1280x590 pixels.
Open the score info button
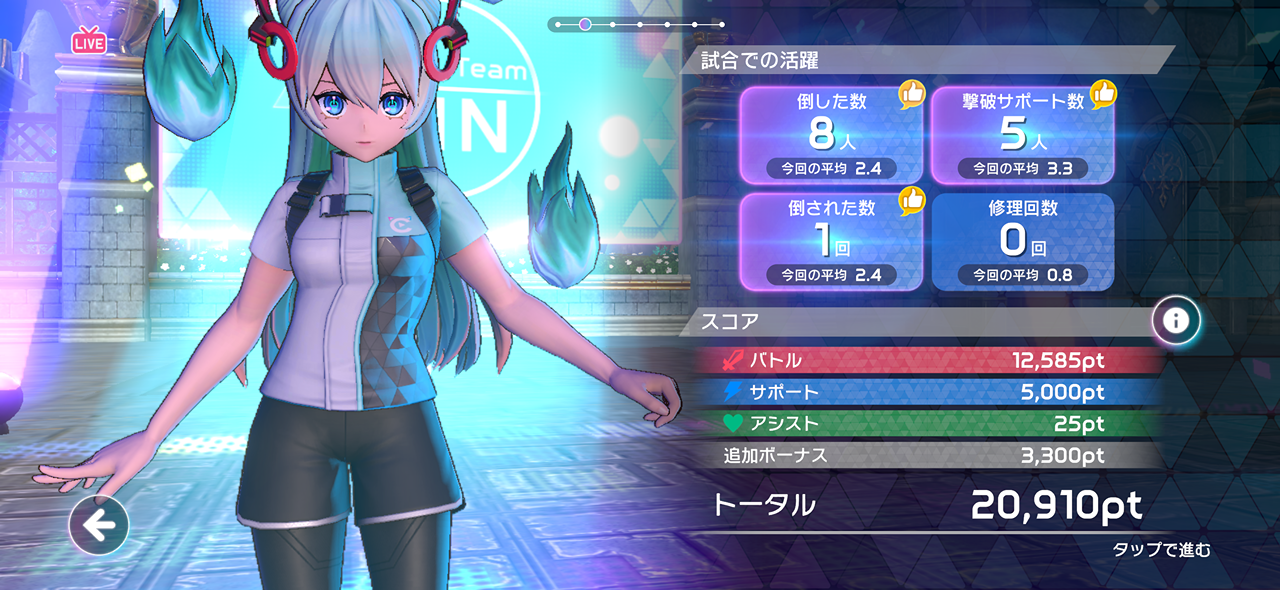(1176, 321)
